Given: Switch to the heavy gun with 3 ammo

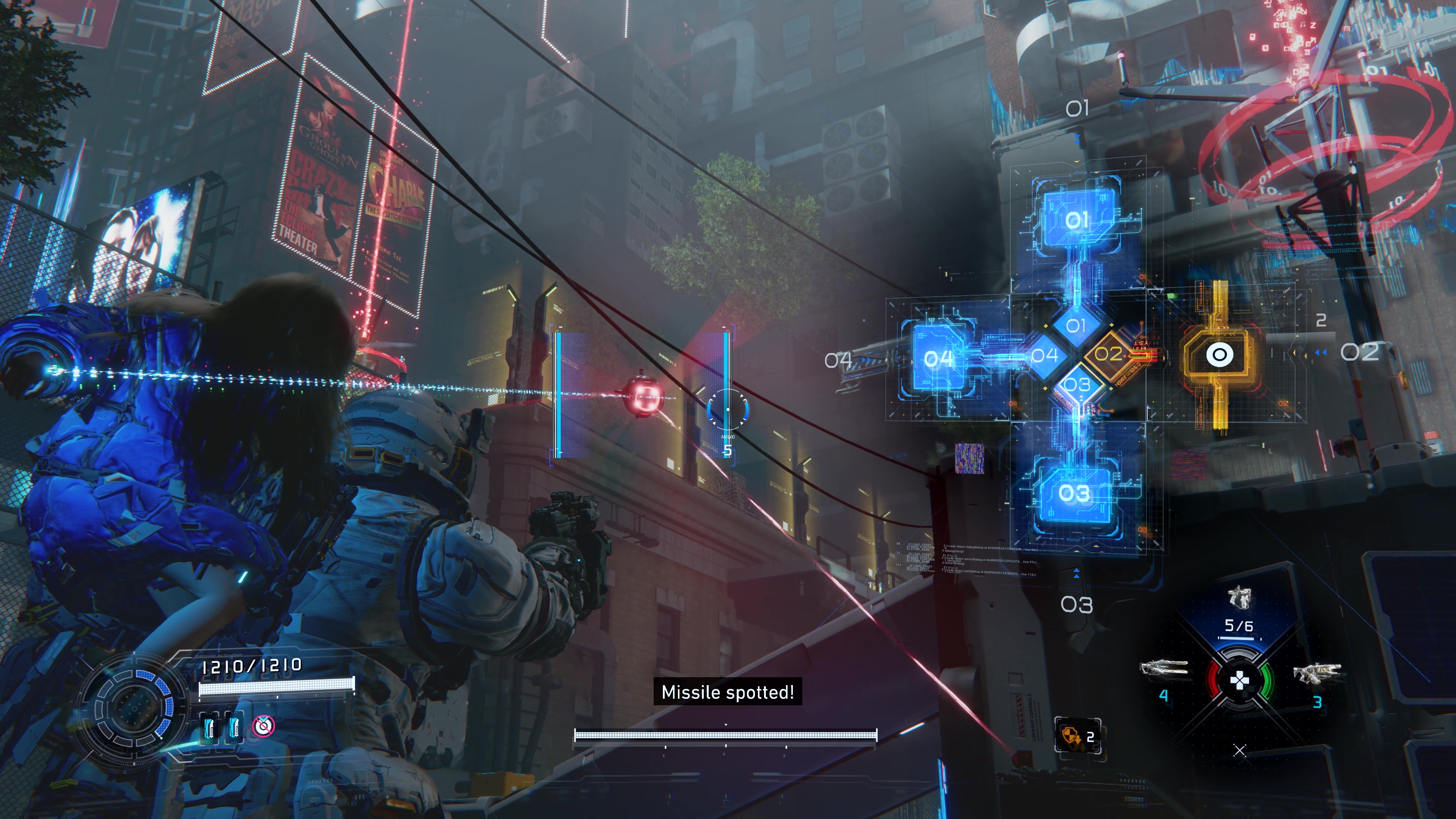Looking at the screenshot, I should (x=1317, y=674).
